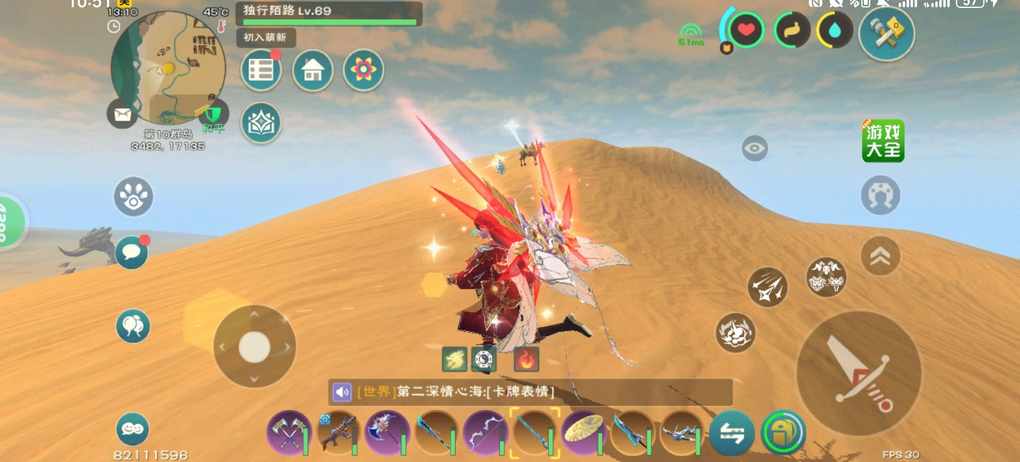Image resolution: width=1020 pixels, height=462 pixels.
Task: Open the task list menu icon
Action: click(262, 70)
